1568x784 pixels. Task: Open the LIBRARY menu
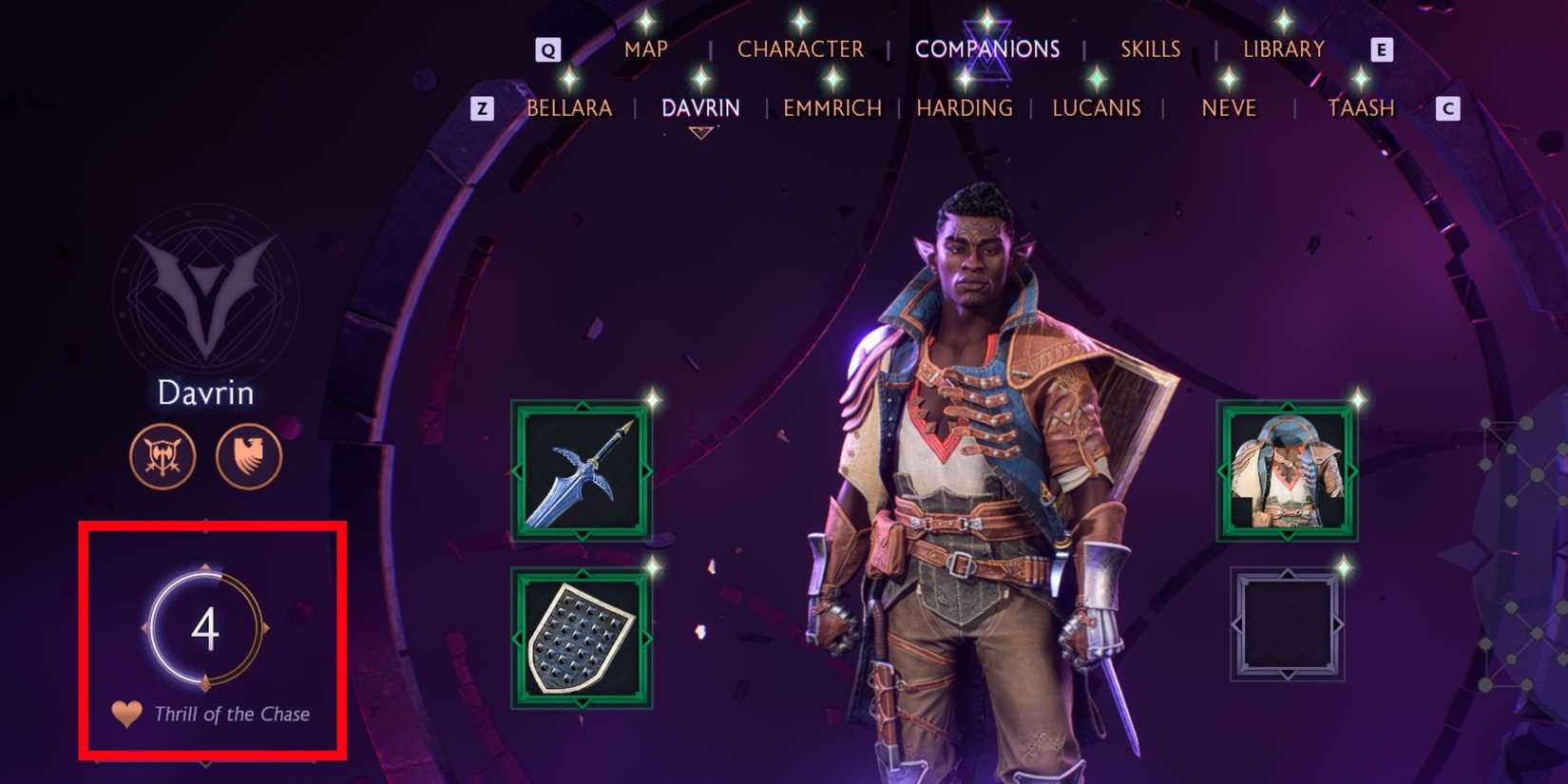pos(1285,48)
